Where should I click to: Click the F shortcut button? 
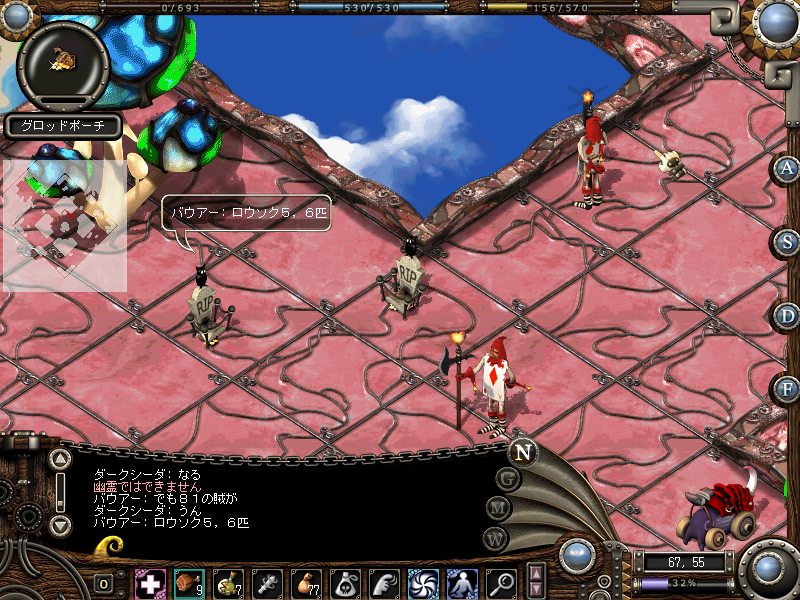786,388
